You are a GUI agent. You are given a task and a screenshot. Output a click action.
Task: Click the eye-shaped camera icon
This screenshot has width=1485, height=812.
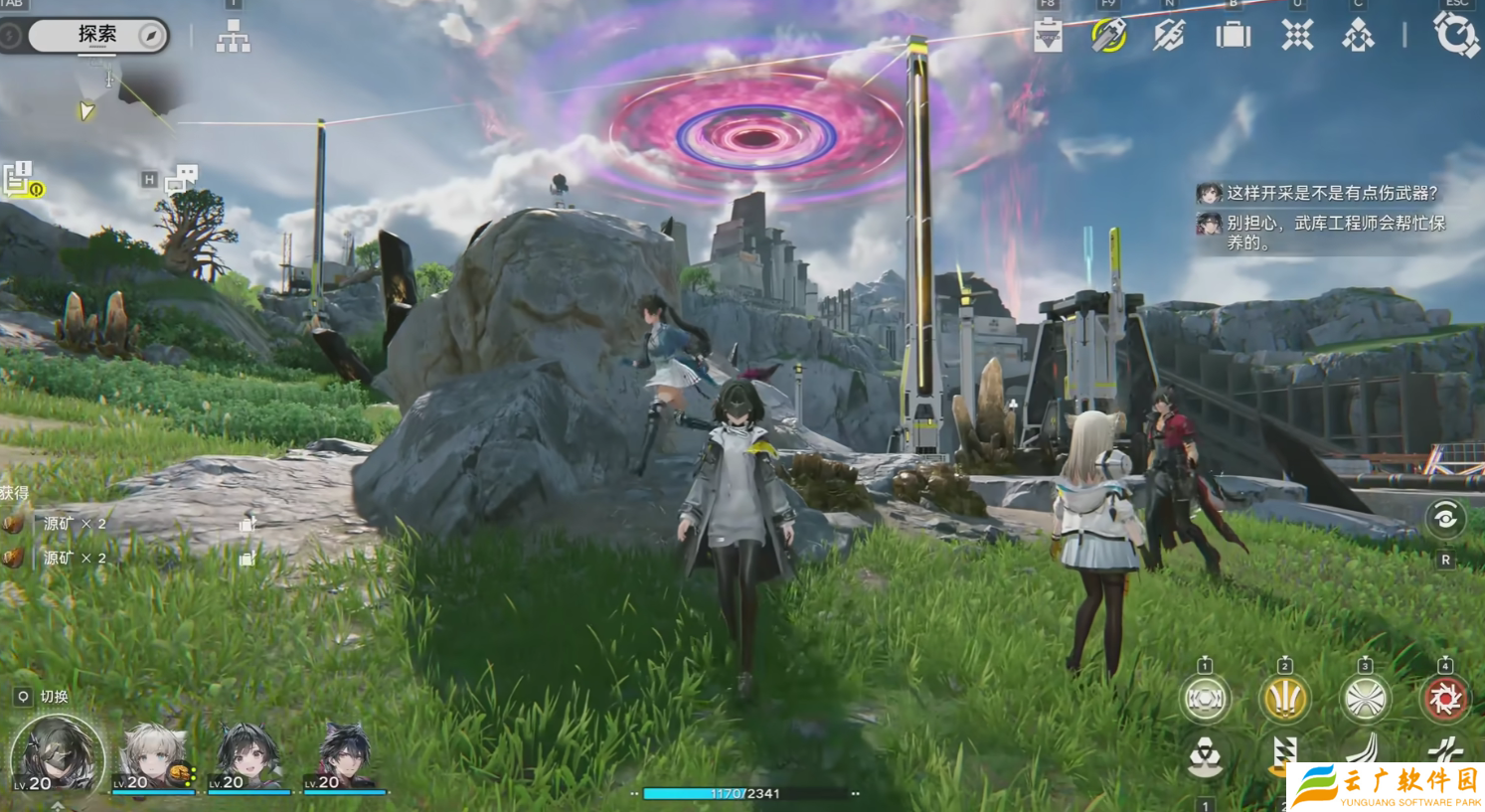pyautogui.click(x=1445, y=518)
